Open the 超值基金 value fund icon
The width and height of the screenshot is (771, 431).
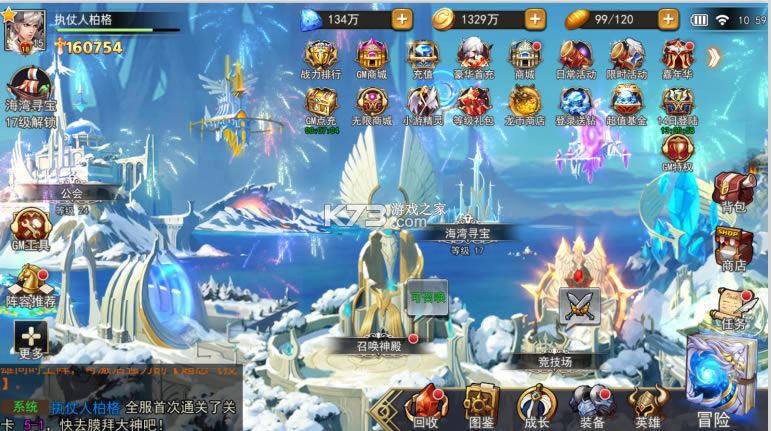(x=627, y=104)
